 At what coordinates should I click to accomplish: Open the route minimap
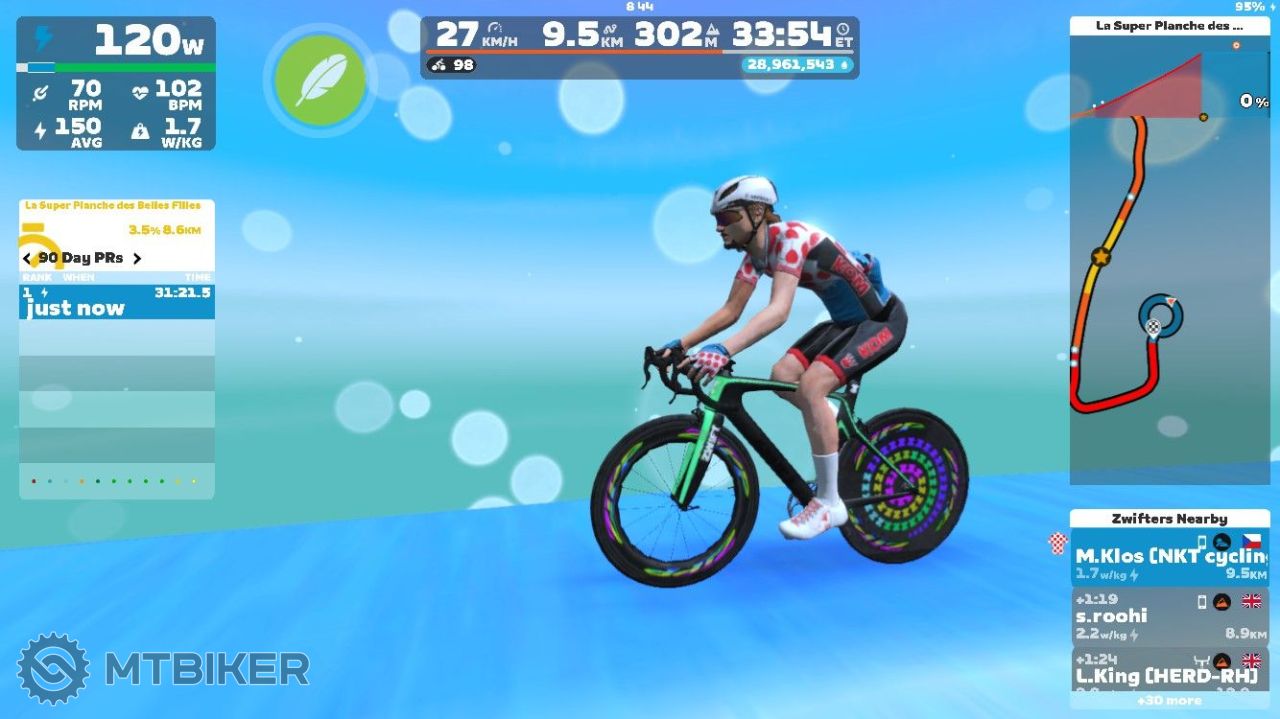coord(1168,300)
